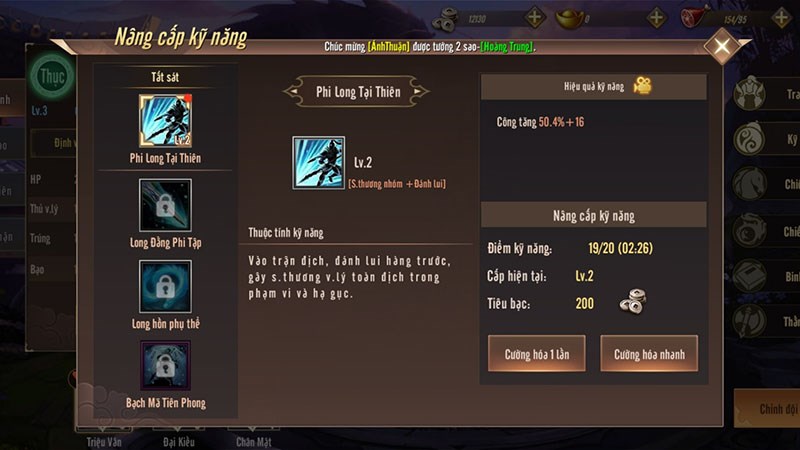Click the Cường hóa 1 lần button
This screenshot has width=800, height=450.
click(536, 354)
